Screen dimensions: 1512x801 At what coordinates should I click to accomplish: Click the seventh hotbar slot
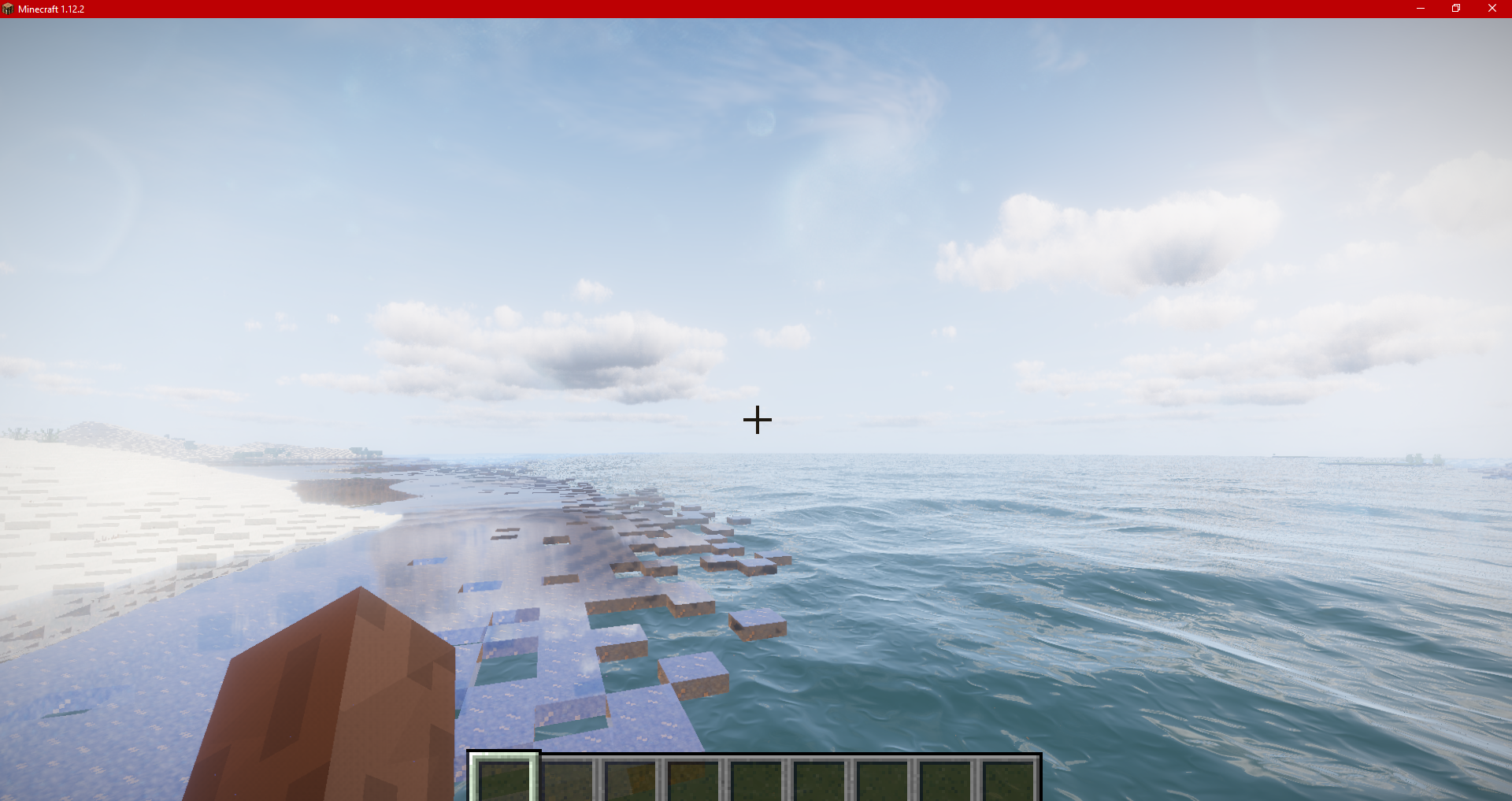pos(882,780)
